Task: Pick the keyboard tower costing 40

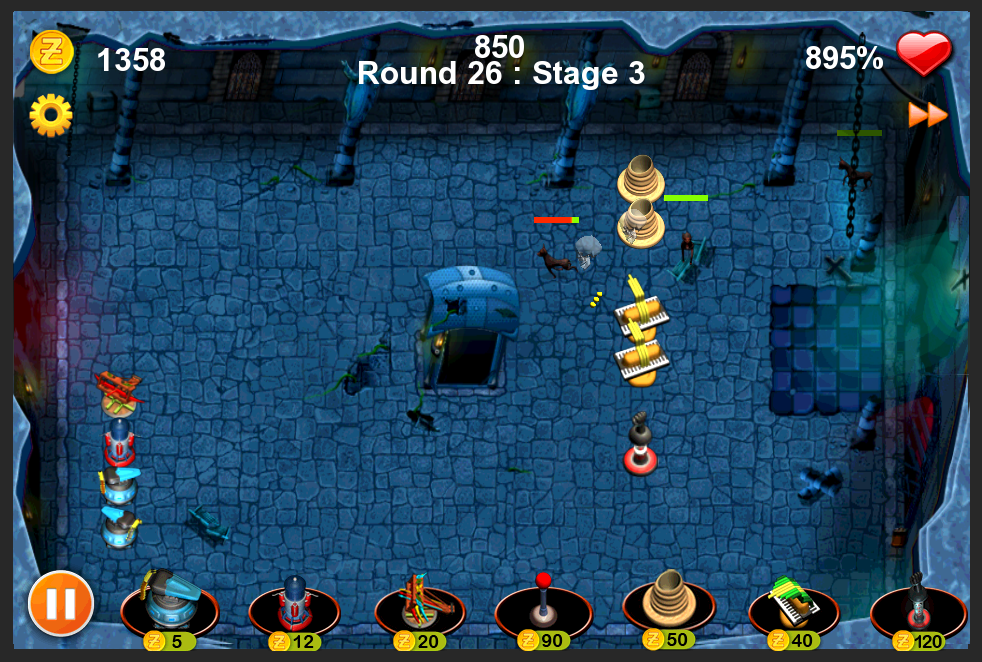Action: [794, 603]
